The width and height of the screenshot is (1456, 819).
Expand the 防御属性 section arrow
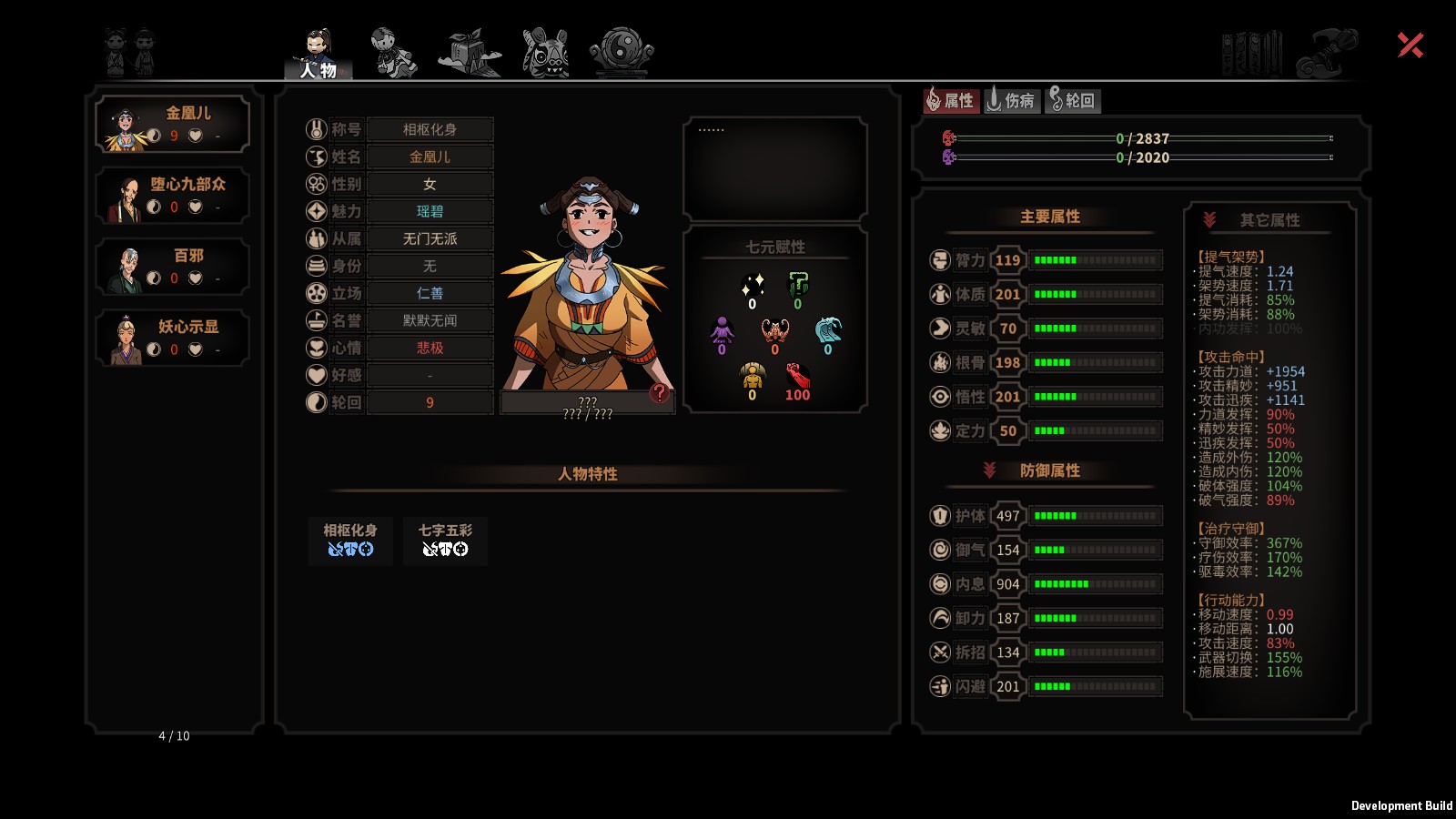click(989, 470)
